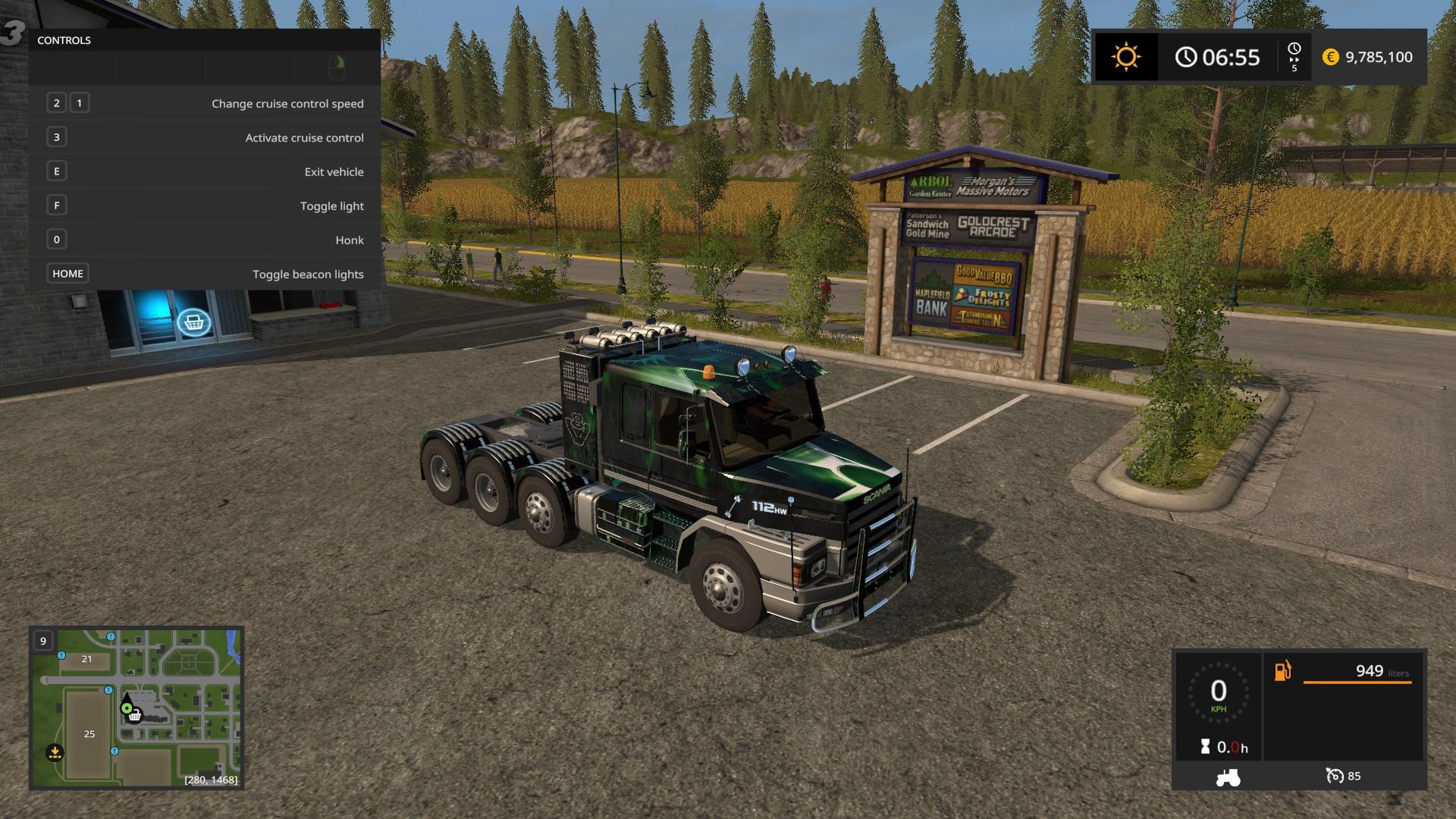Open the minimap
This screenshot has width=1456, height=819.
click(136, 707)
